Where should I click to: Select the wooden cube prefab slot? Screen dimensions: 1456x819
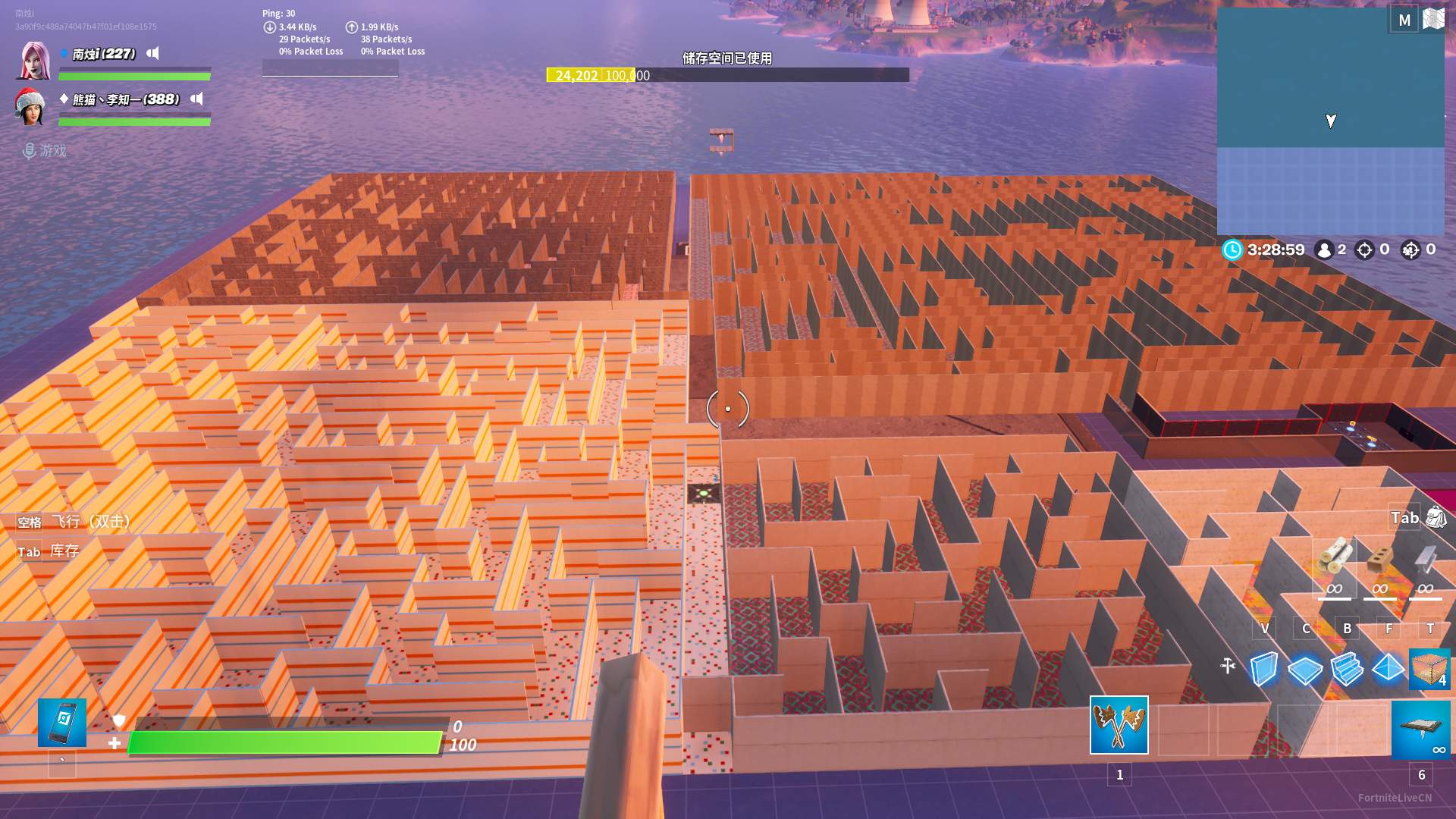point(1429,669)
